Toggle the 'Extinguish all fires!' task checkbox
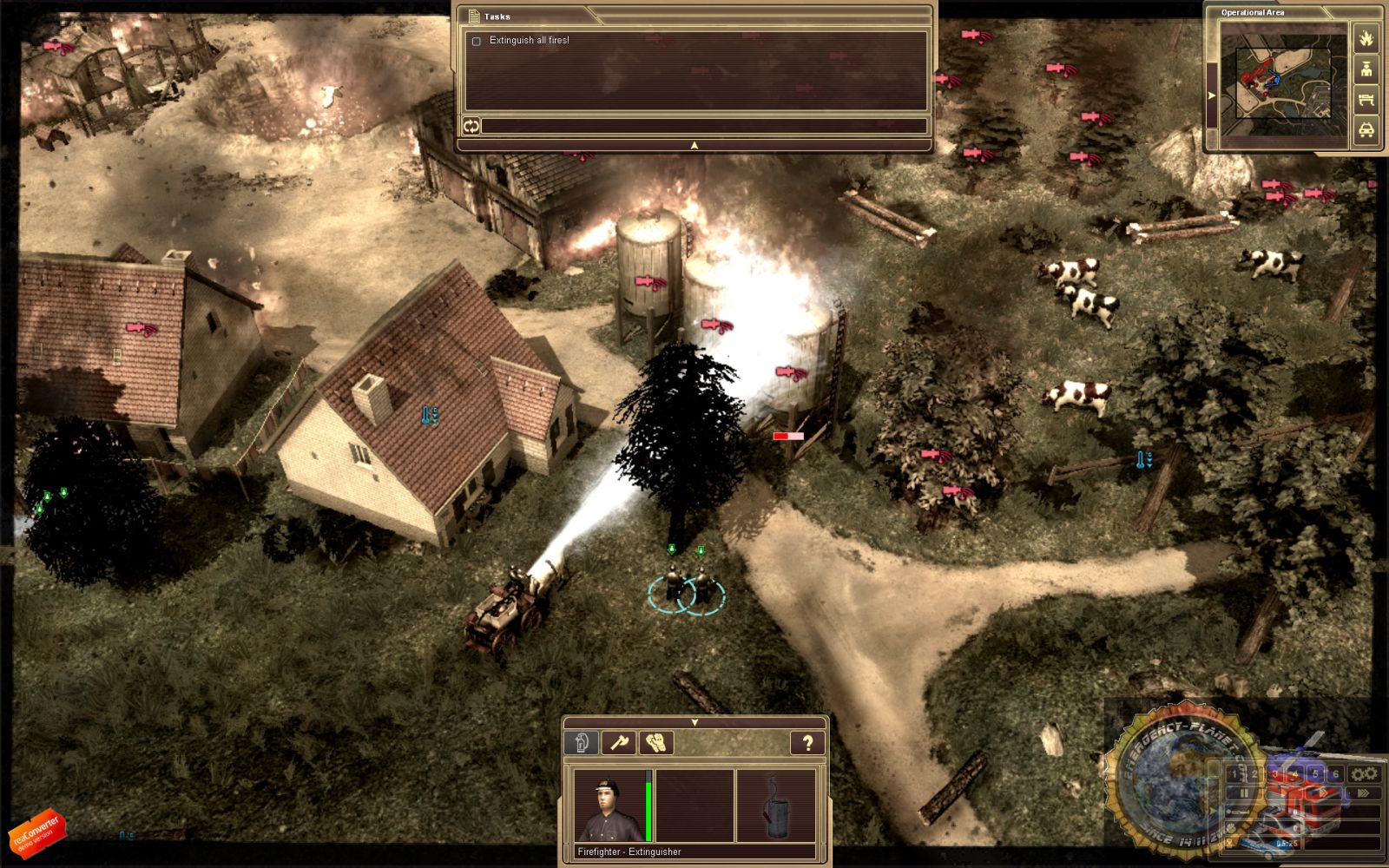The width and height of the screenshot is (1389, 868). click(476, 41)
